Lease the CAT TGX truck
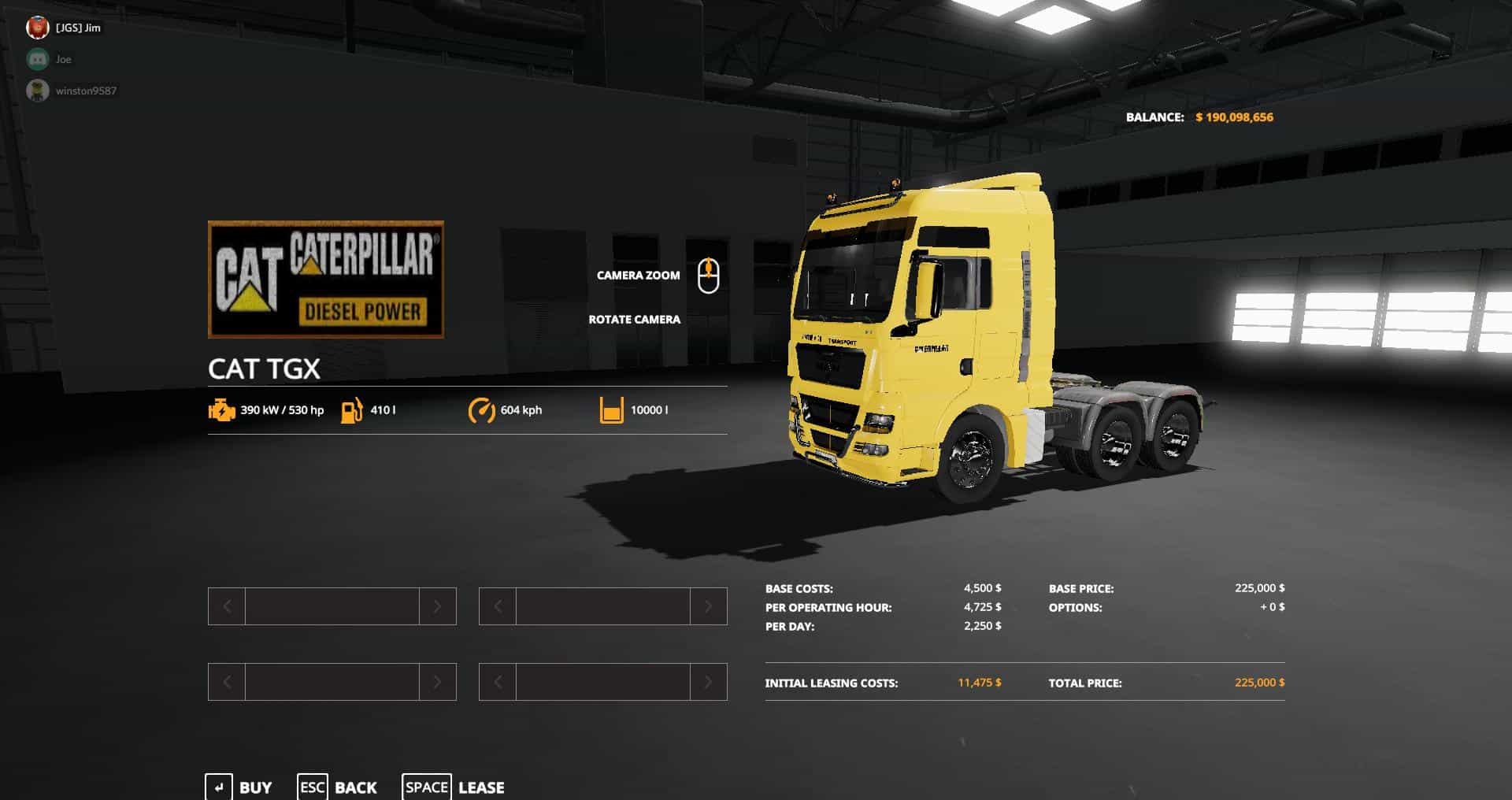 tap(454, 787)
